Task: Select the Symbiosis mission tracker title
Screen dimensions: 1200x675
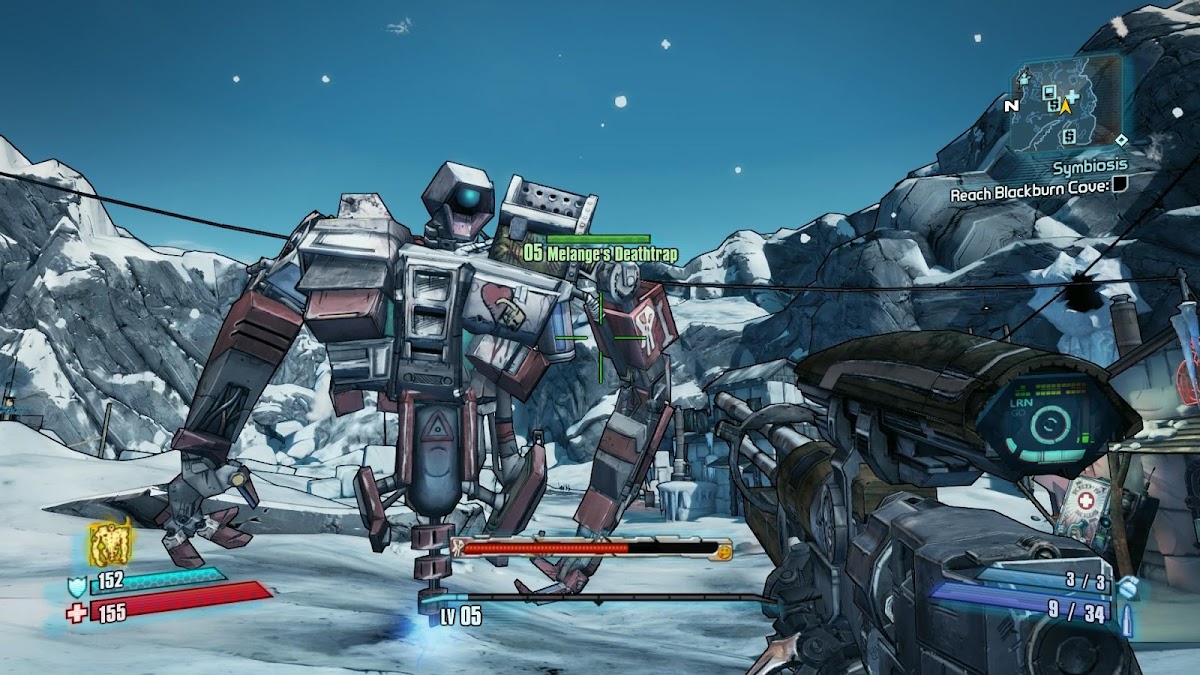Action: tap(1089, 165)
